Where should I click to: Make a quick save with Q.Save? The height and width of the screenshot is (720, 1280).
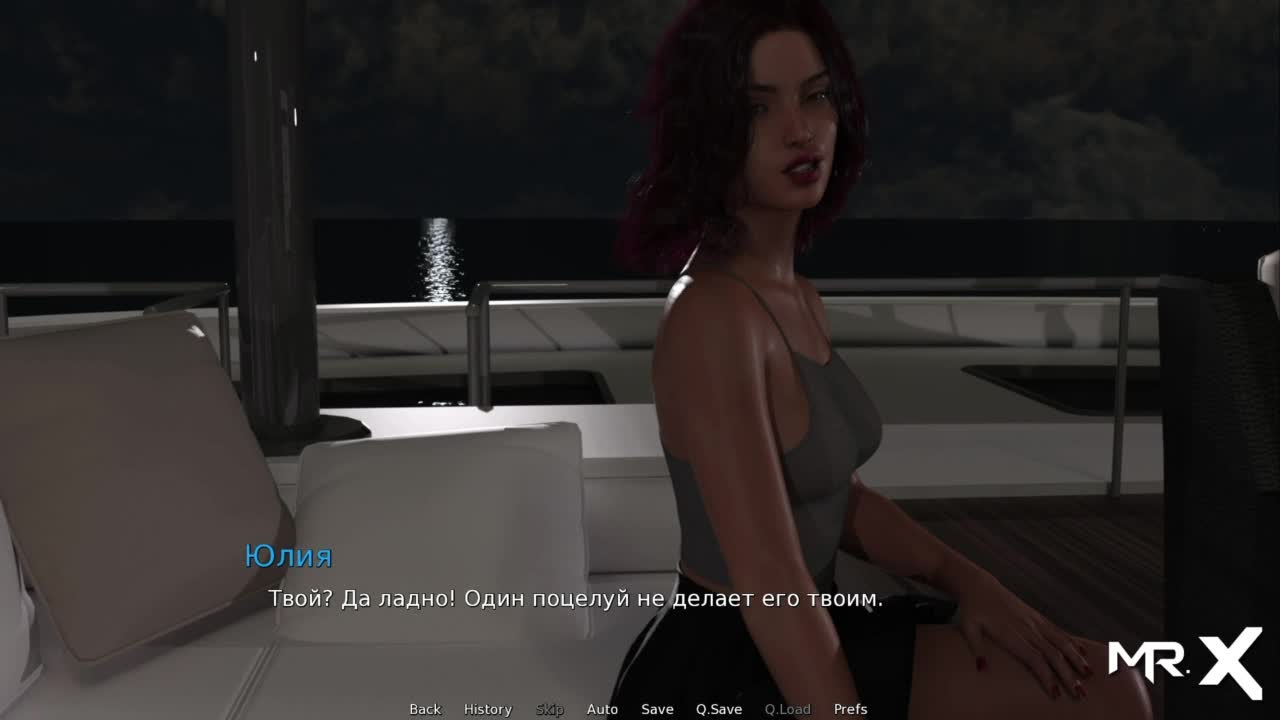[719, 709]
